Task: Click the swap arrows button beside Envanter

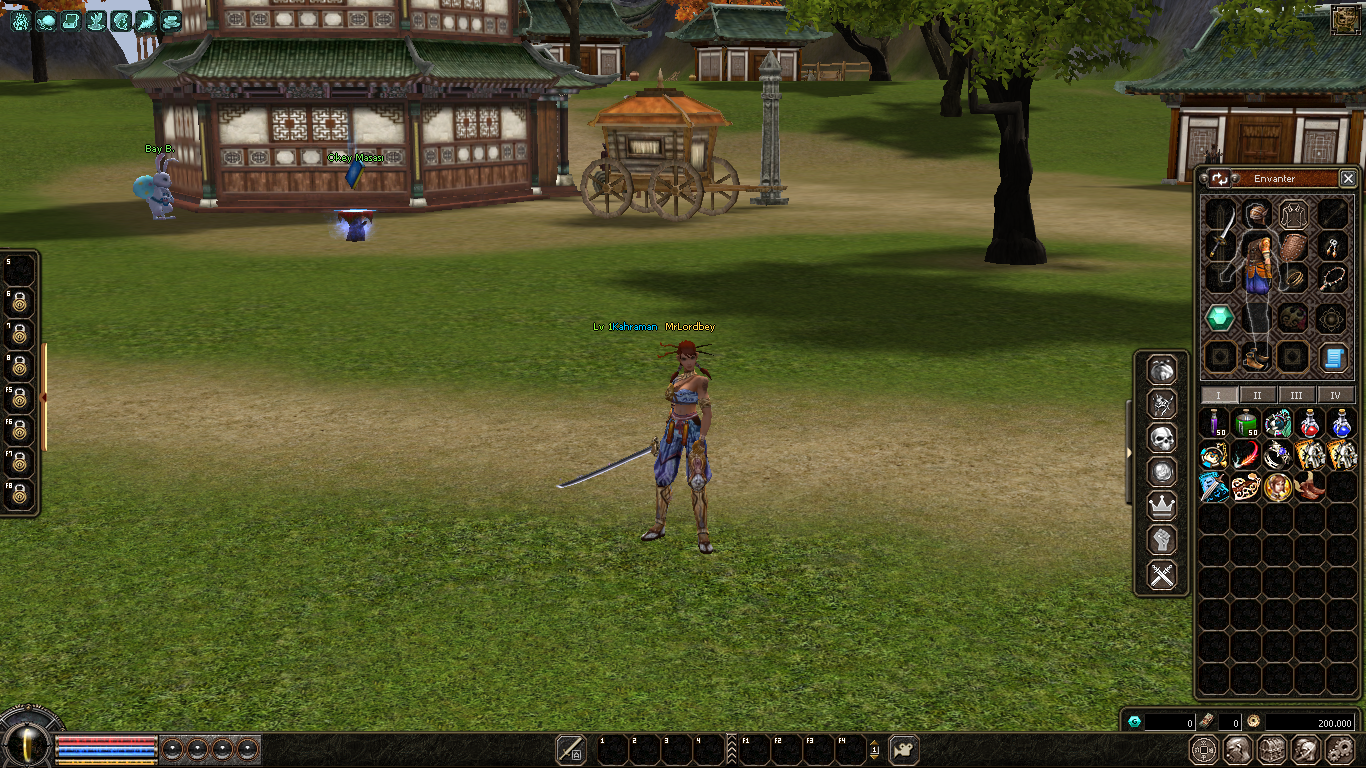Action: (1220, 179)
